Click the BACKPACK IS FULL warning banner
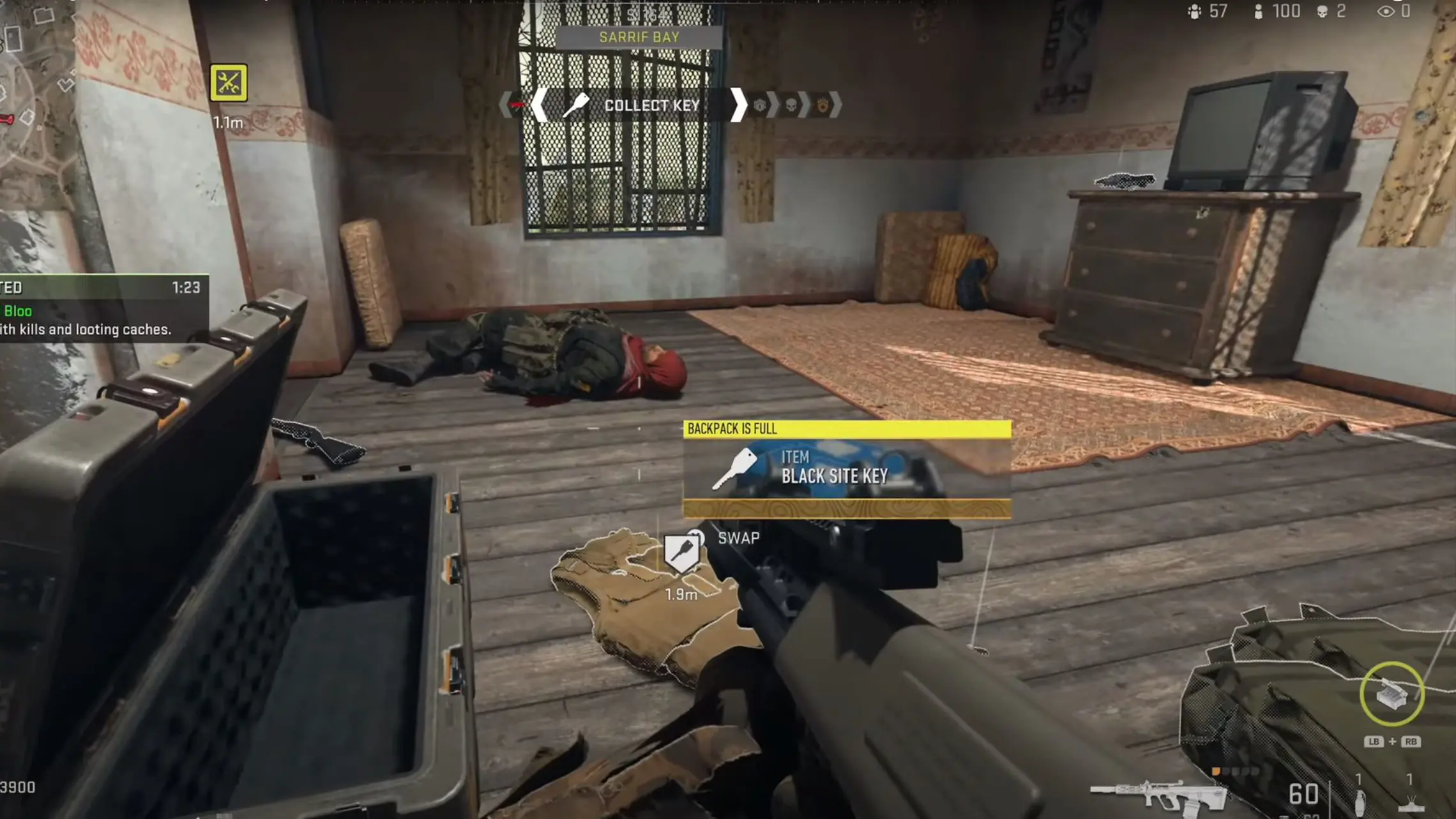Screen dimensions: 1456x819 (846, 429)
